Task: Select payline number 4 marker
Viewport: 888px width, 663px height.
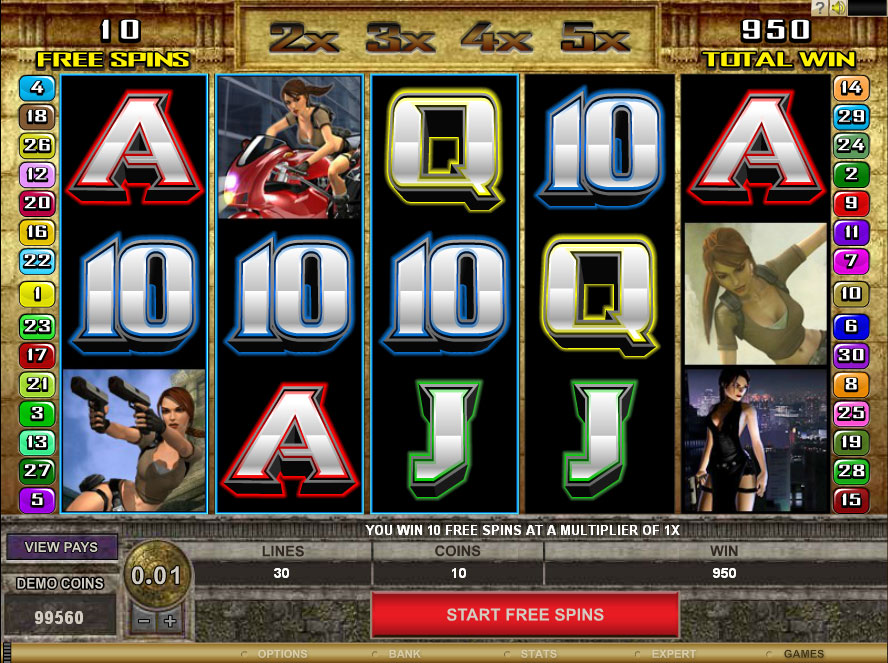Action: 36,87
